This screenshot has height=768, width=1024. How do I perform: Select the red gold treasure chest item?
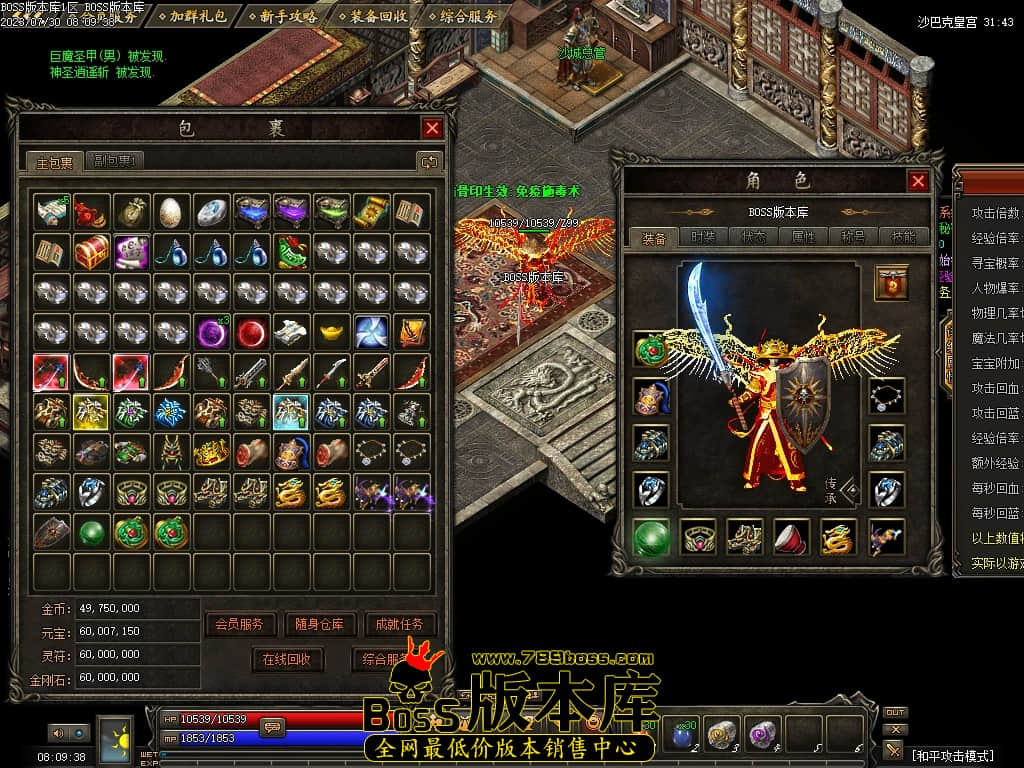point(91,250)
